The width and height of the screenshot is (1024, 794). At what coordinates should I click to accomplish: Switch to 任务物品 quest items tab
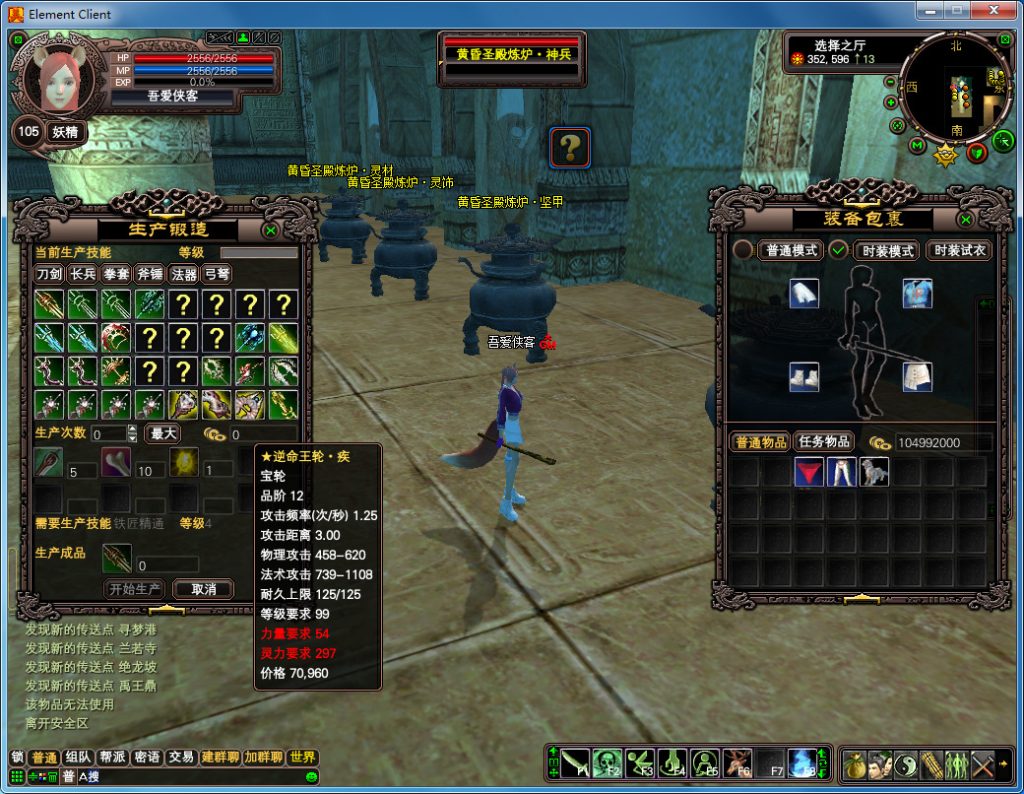coord(824,441)
